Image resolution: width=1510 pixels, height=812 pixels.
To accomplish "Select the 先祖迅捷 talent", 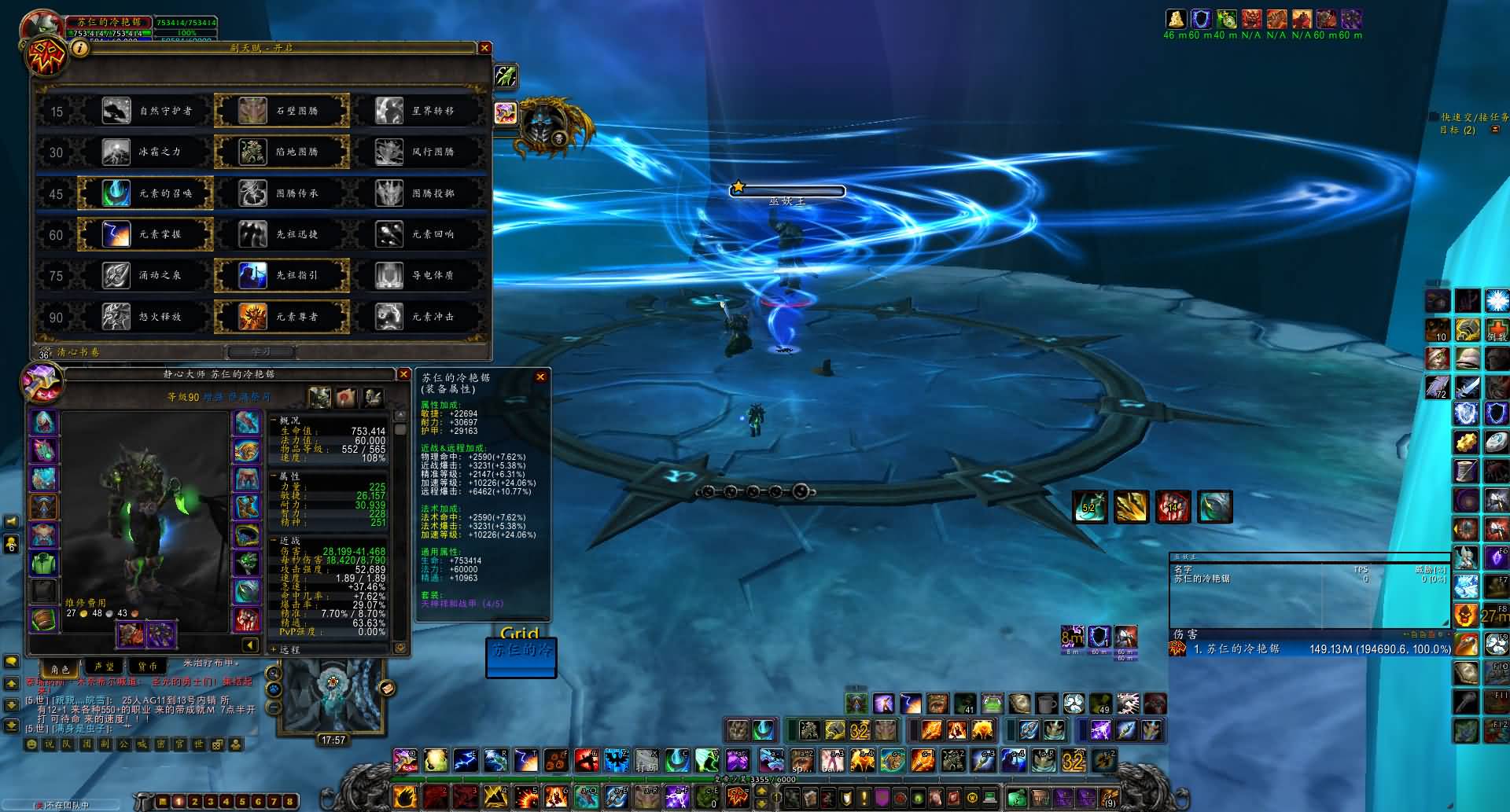I will coord(282,234).
